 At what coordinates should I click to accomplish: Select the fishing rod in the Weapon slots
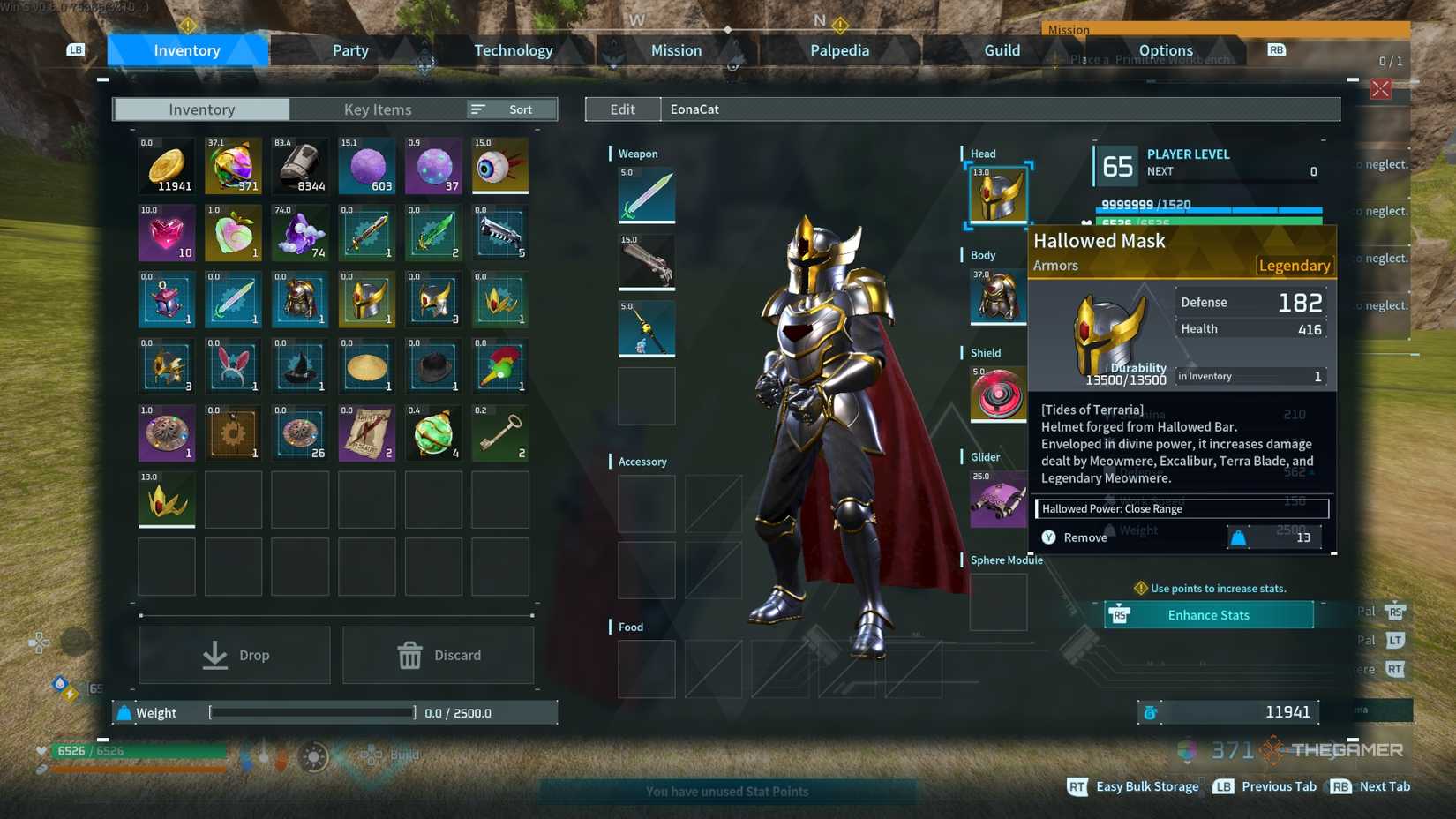pyautogui.click(x=647, y=328)
